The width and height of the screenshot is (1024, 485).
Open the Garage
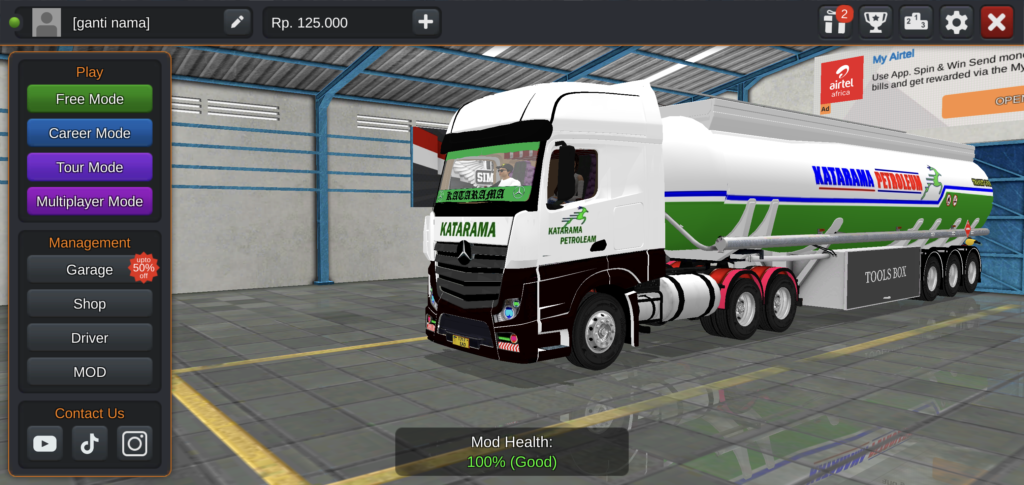pos(90,269)
